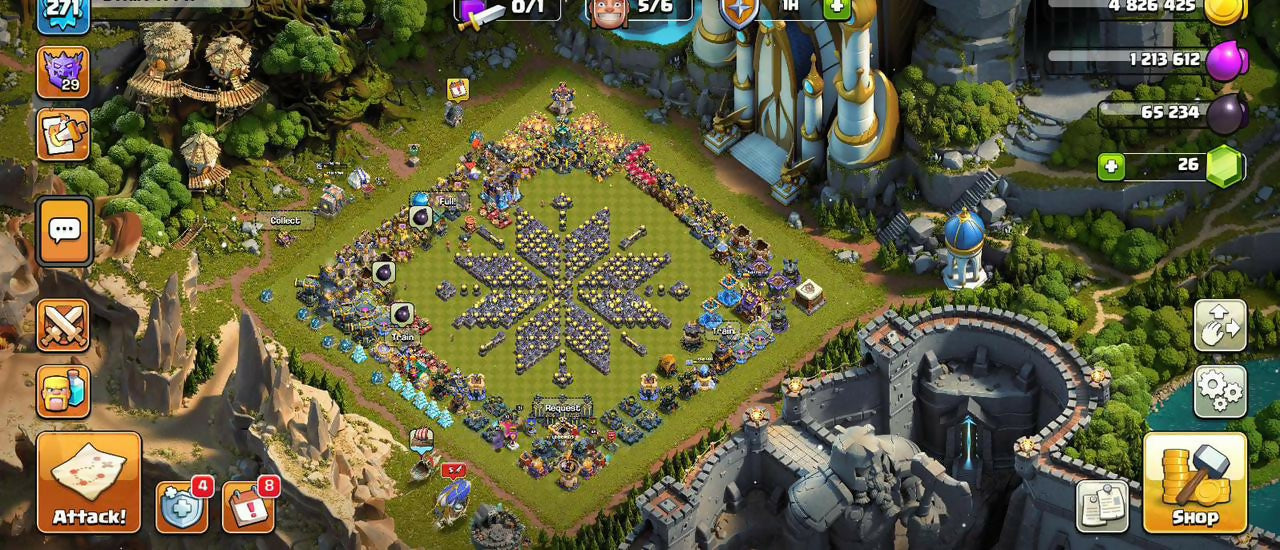1280x550 pixels.
Task: Open the player level 271 badge
Action: tap(63, 12)
